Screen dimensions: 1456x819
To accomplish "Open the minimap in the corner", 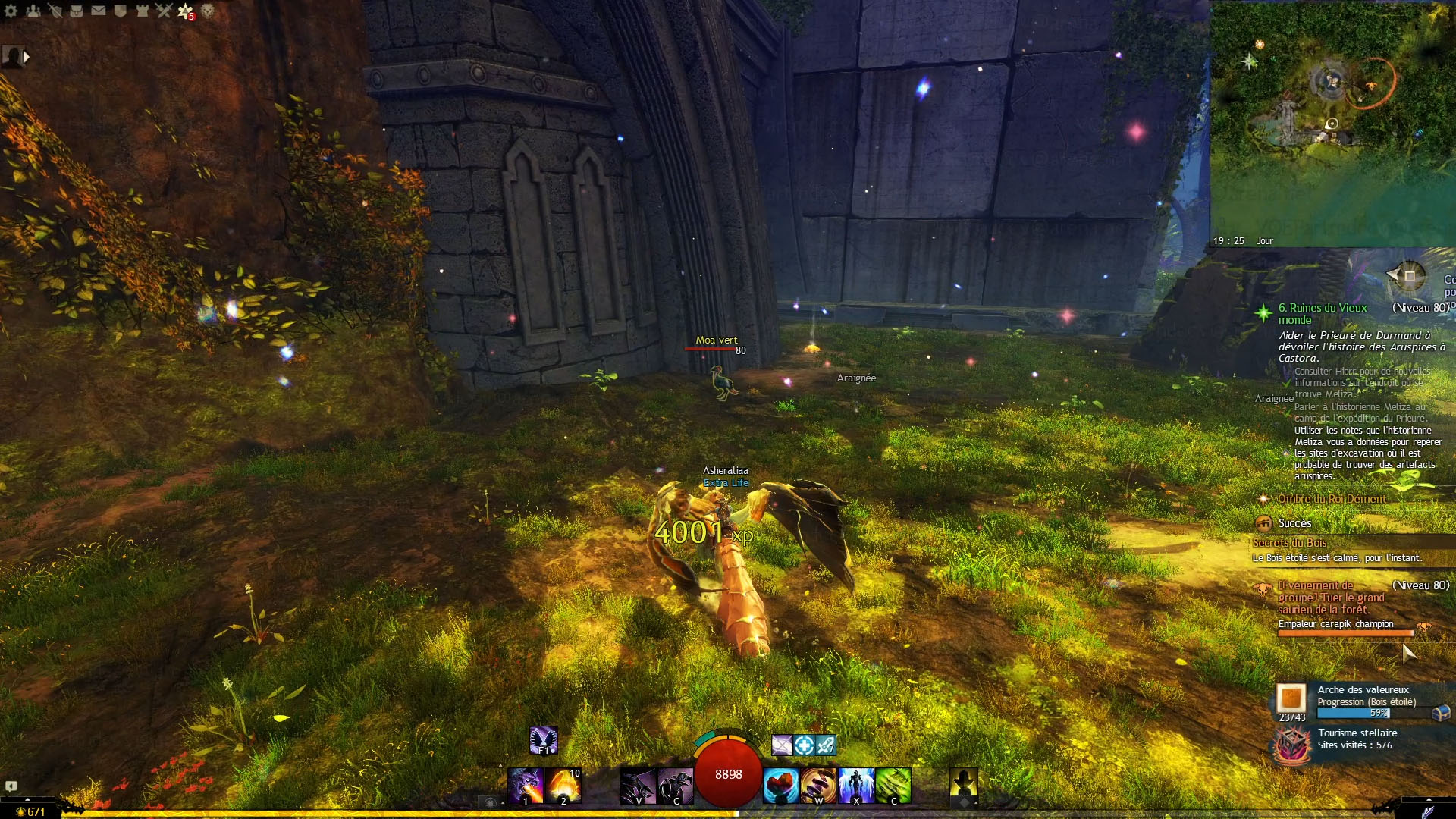I will 1332,121.
